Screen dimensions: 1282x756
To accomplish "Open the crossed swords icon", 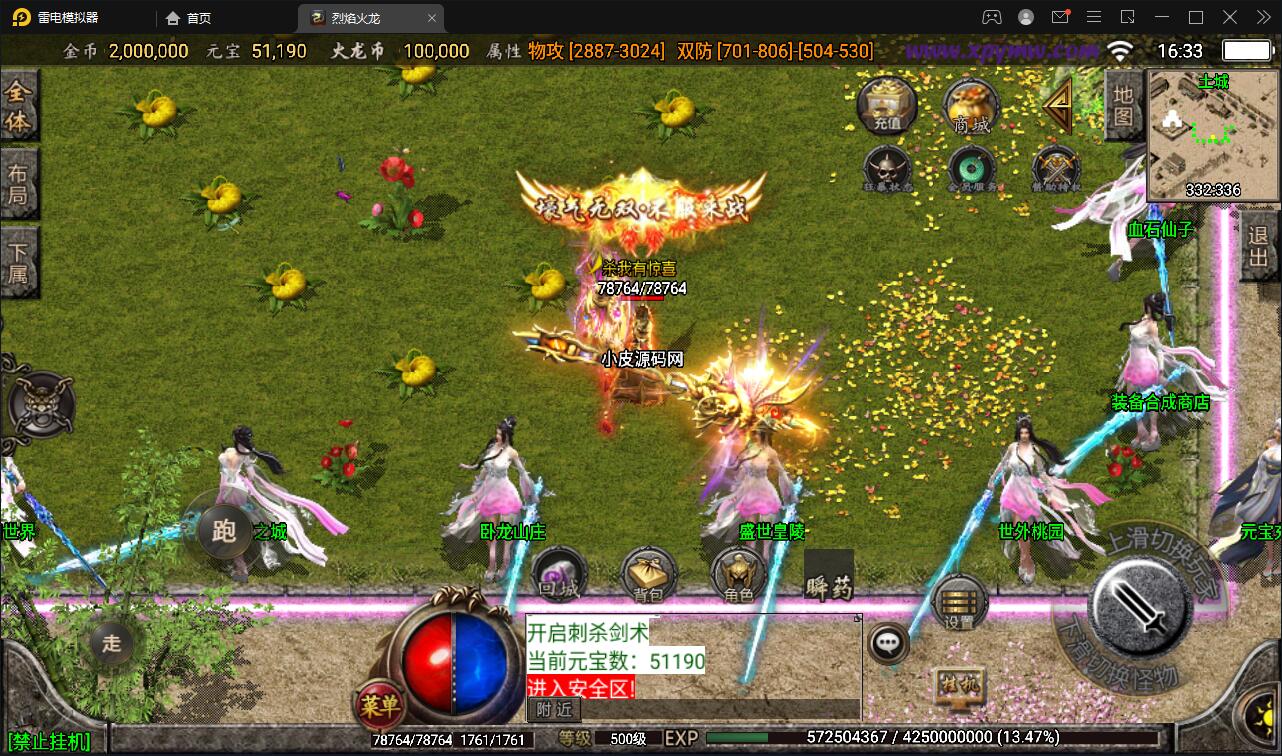I will coord(1056,168).
